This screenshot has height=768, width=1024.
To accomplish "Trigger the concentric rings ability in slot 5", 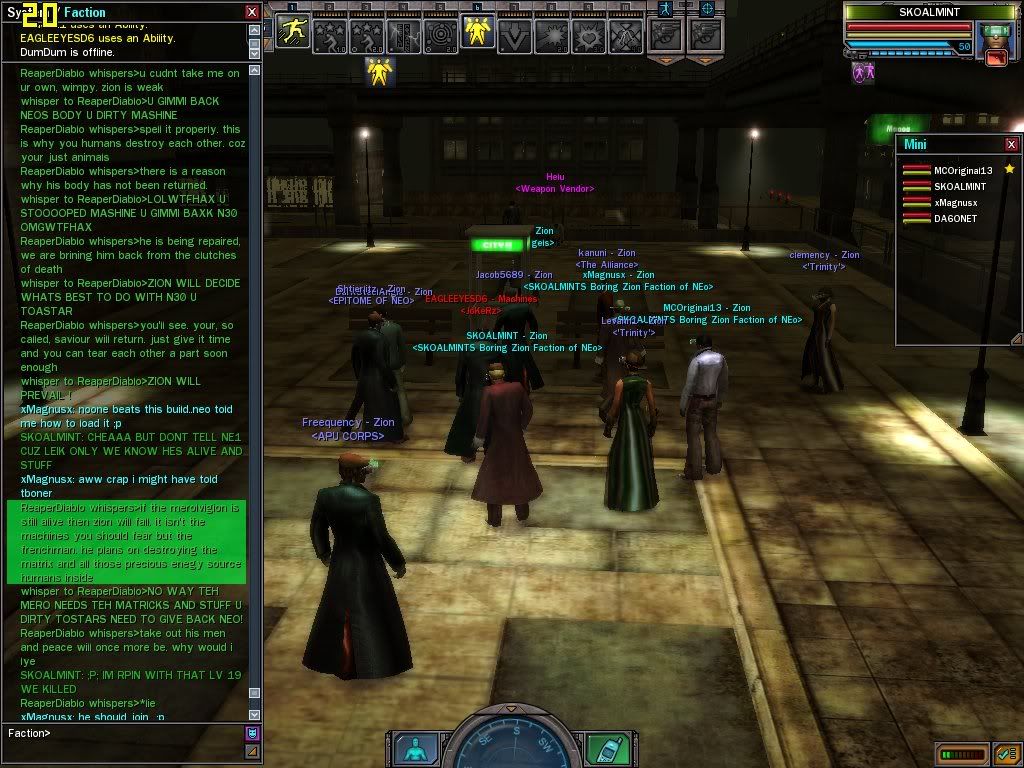I will [440, 35].
